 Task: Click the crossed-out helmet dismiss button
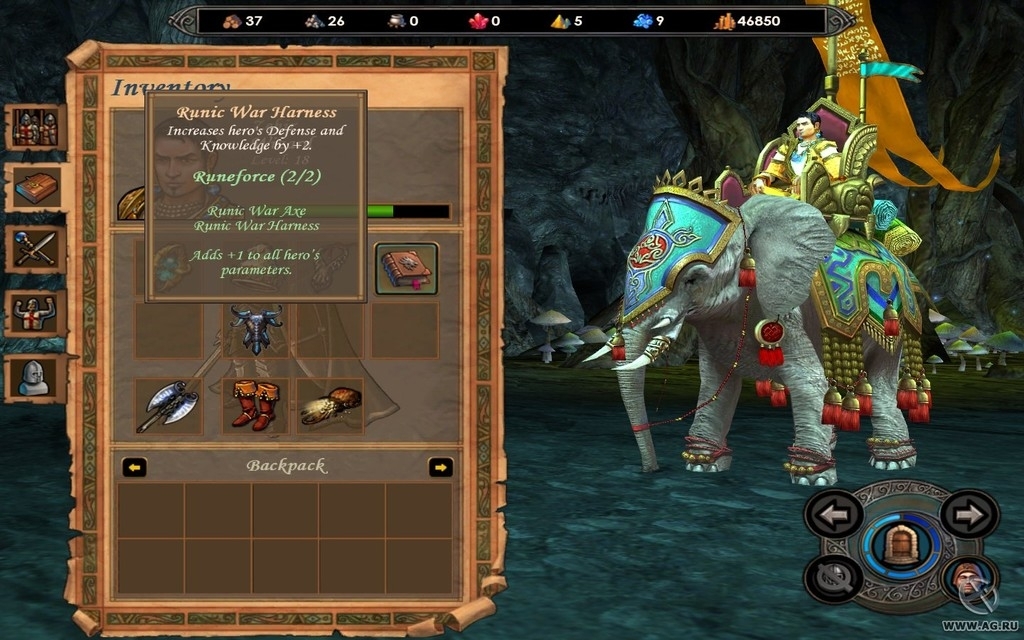coord(834,579)
